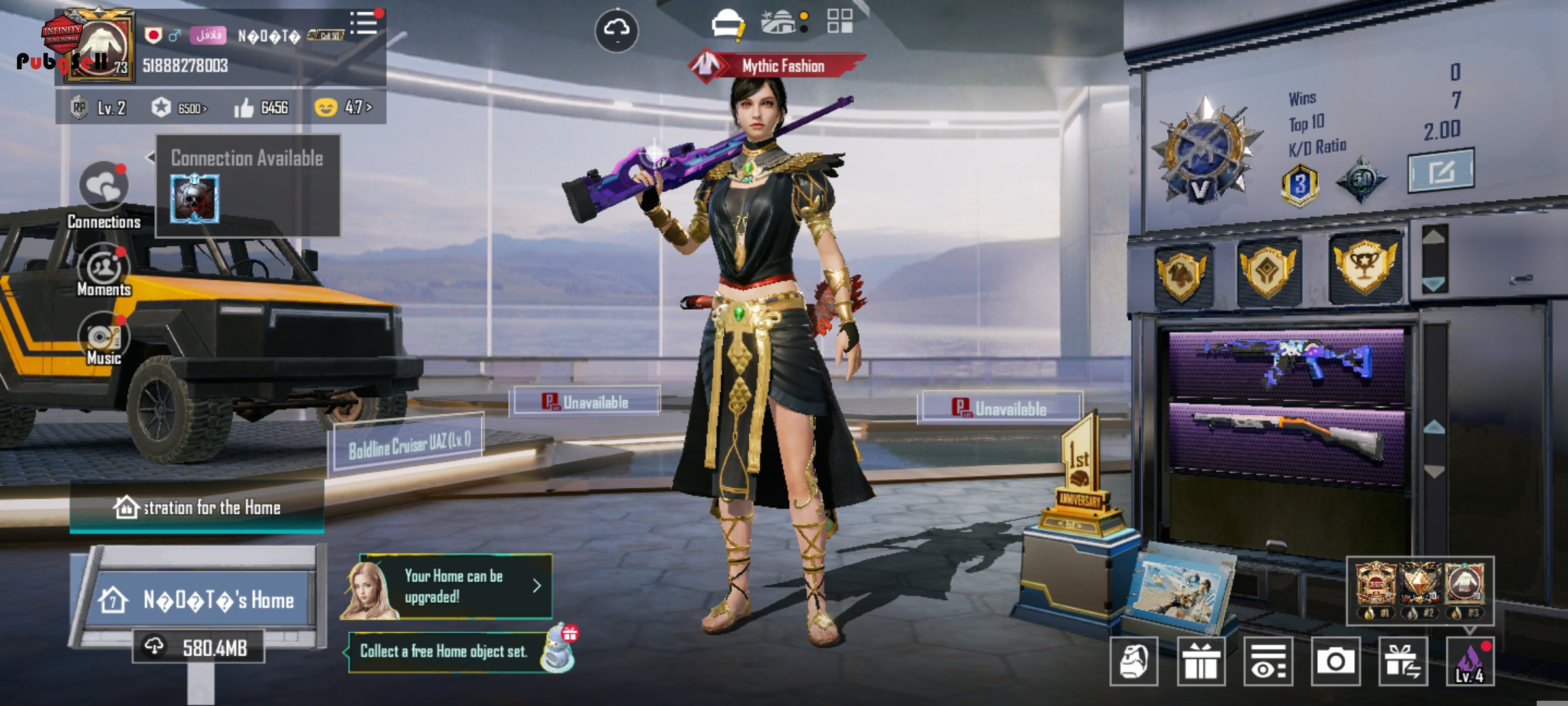Select the skull connection avatar

(195, 199)
